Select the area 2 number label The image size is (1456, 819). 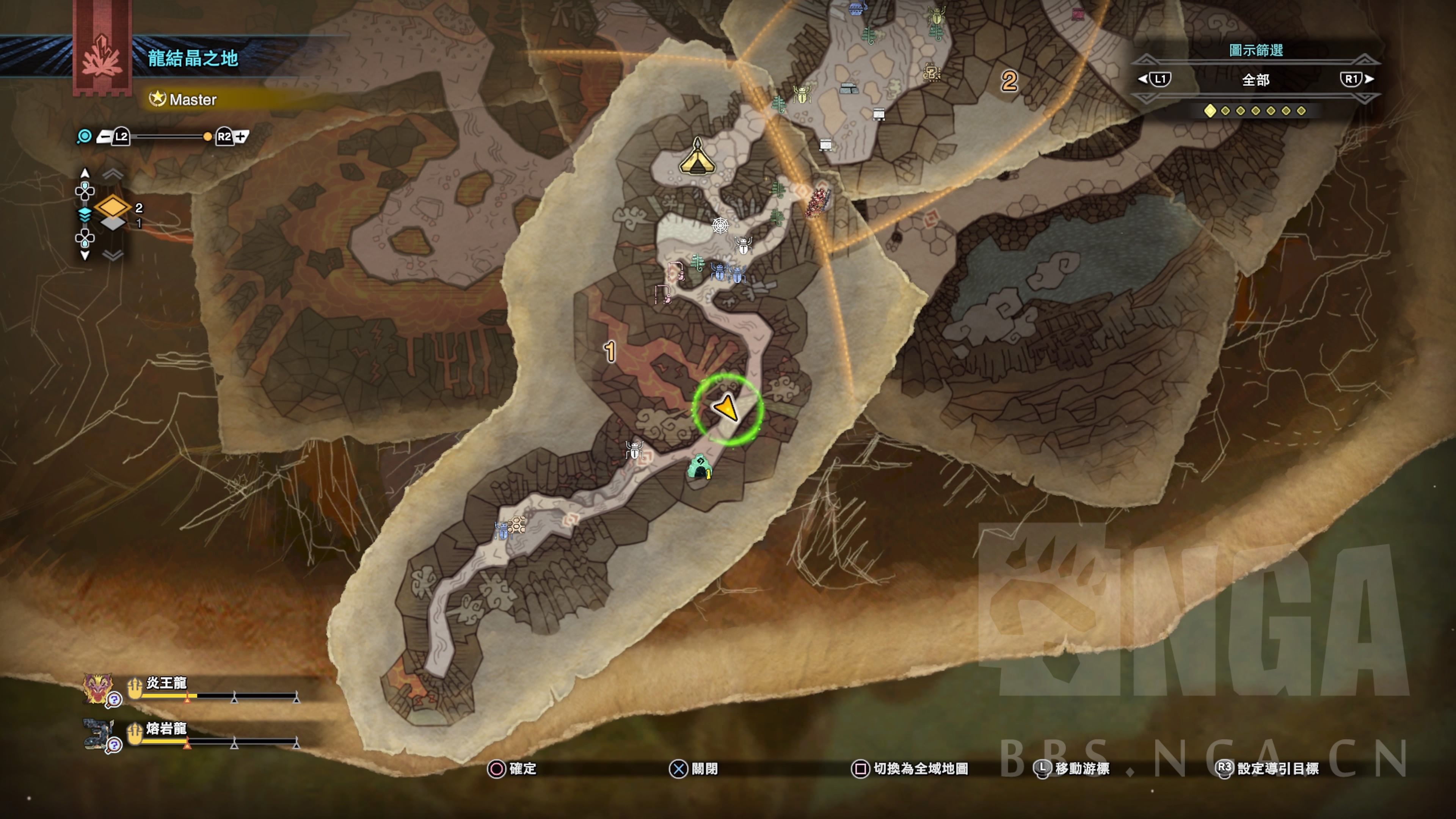click(x=1009, y=82)
